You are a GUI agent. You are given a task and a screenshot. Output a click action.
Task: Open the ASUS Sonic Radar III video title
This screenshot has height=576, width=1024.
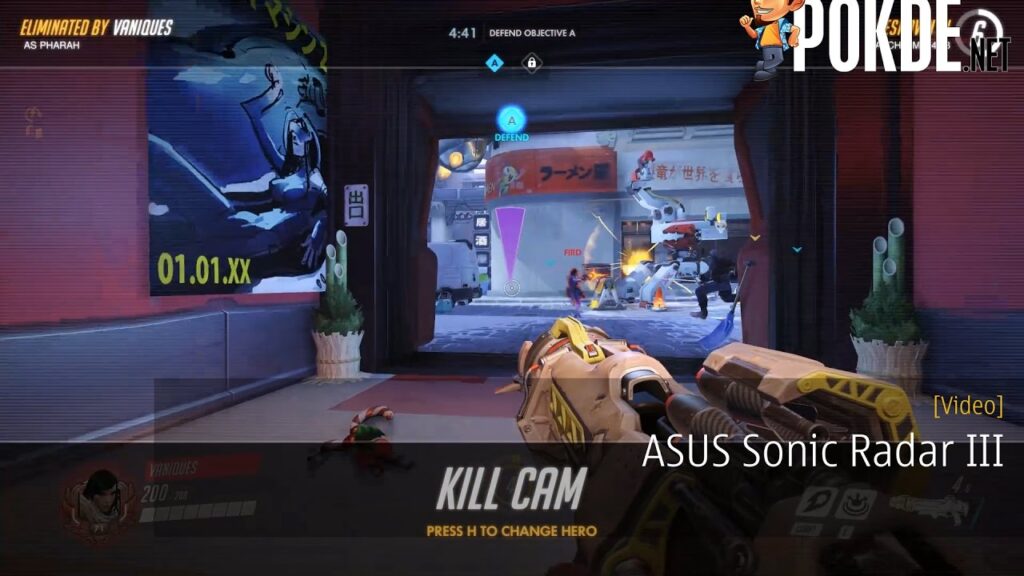point(821,452)
